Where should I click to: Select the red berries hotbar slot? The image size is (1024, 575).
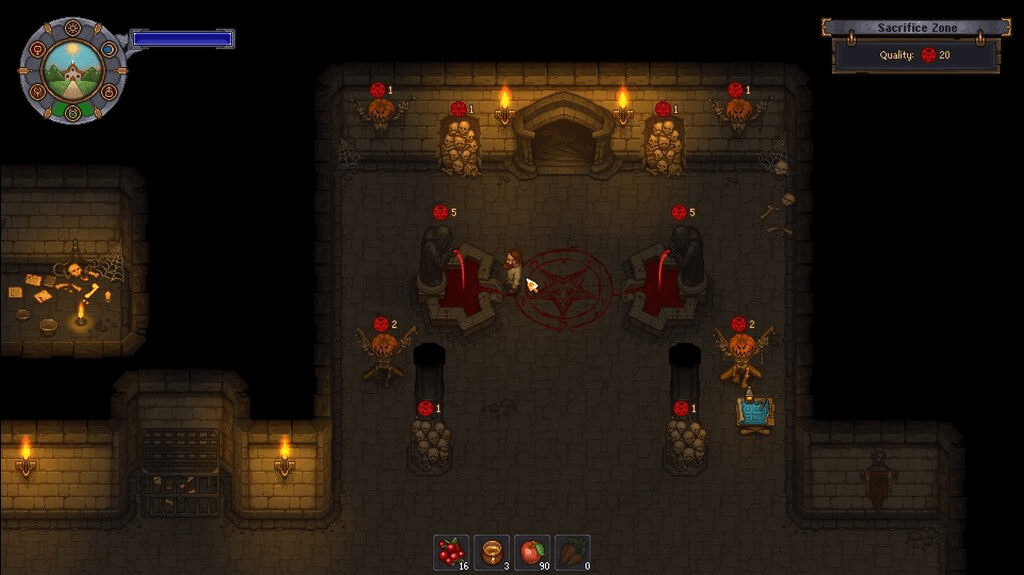451,552
